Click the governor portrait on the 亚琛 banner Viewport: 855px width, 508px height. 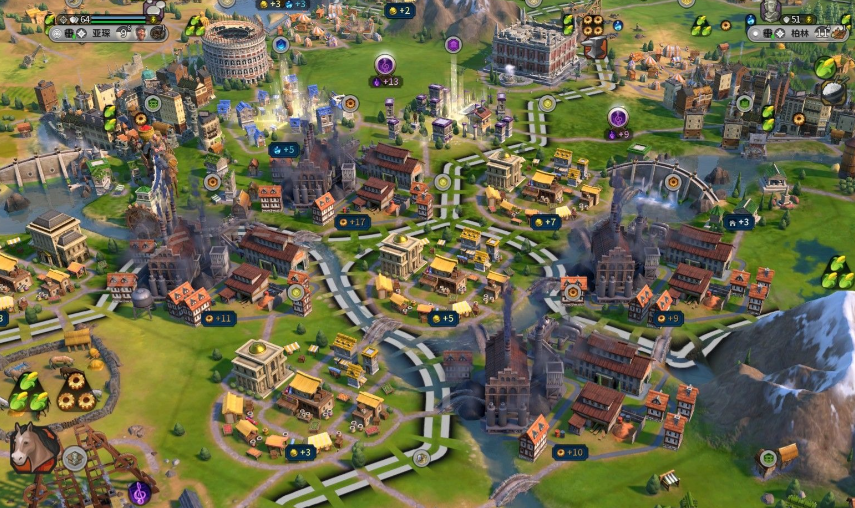click(141, 33)
